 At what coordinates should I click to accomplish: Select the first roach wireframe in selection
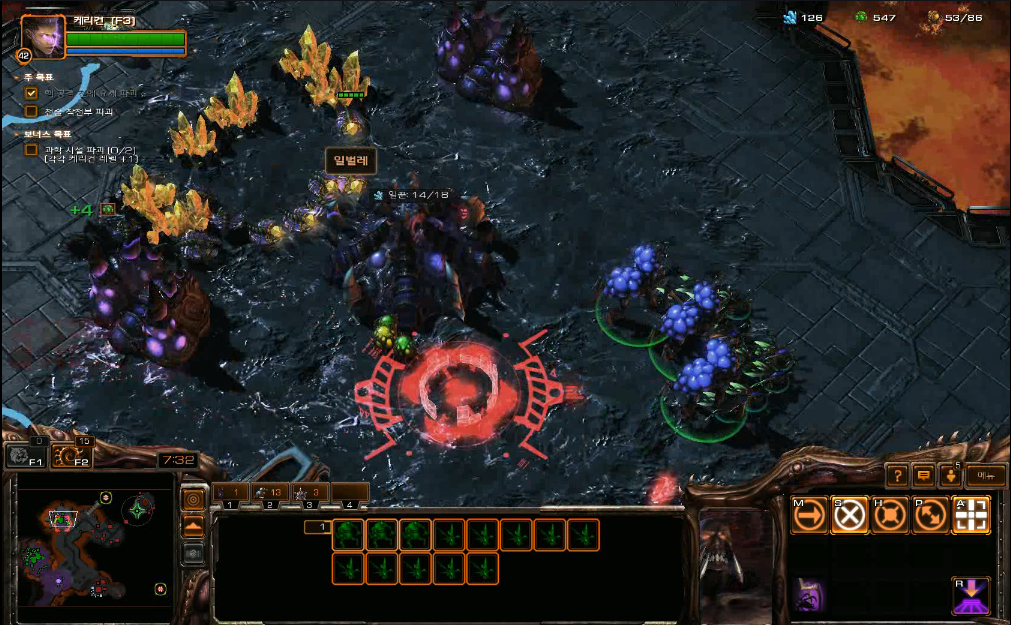click(349, 535)
